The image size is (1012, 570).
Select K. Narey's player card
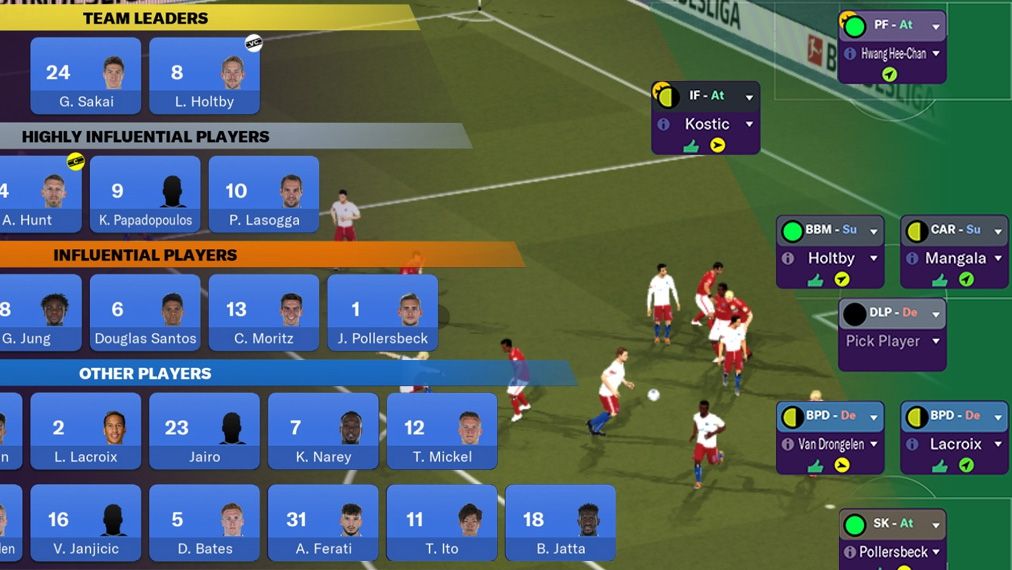[323, 431]
